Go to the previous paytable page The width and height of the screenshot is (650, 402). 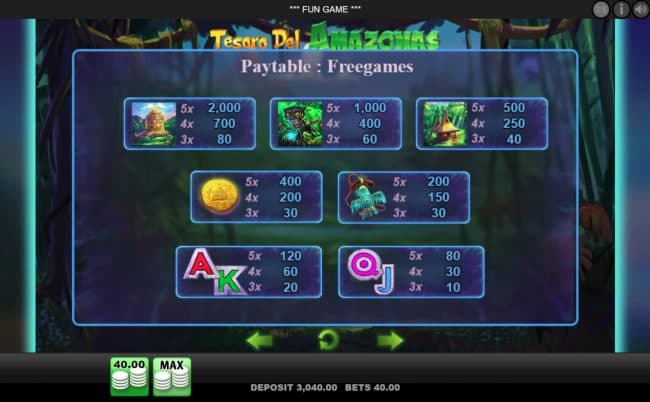point(260,340)
